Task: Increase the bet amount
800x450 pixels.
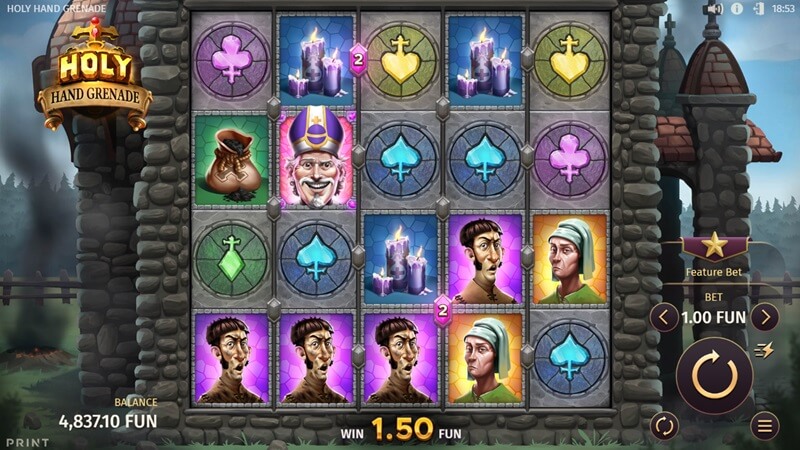Action: coord(765,318)
